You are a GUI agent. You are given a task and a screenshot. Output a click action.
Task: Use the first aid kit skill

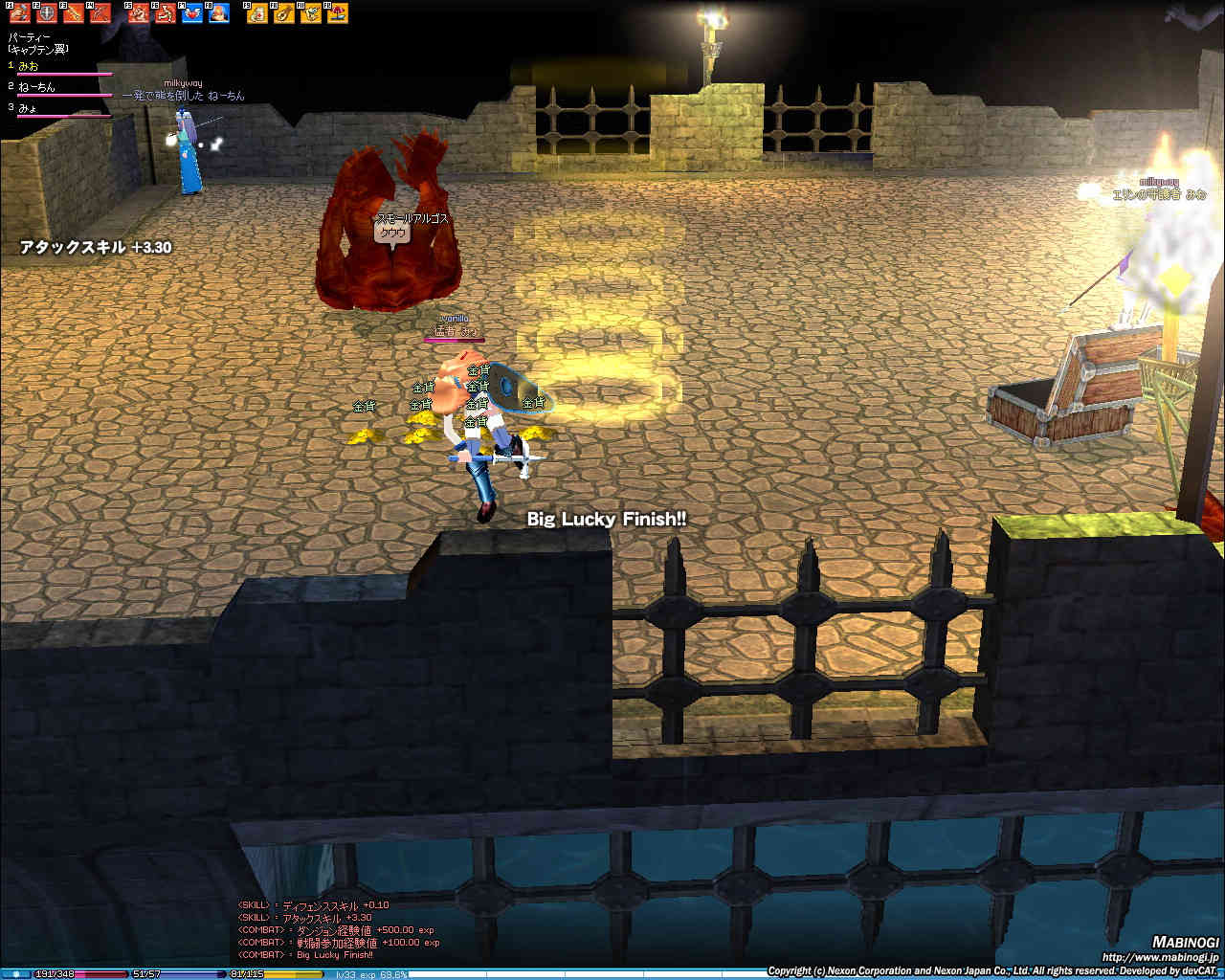256,13
